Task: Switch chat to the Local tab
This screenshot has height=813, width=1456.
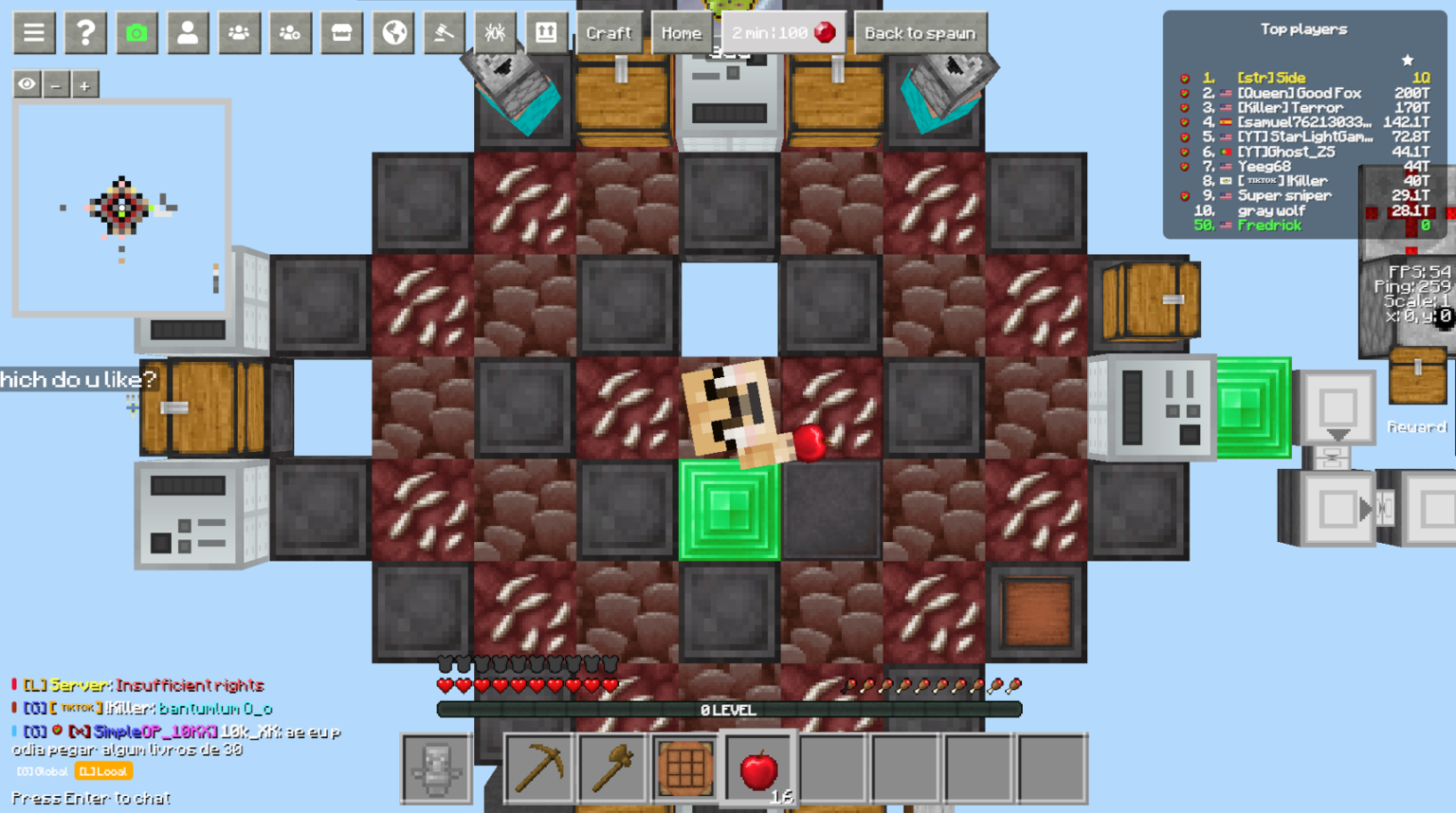Action: [x=104, y=771]
